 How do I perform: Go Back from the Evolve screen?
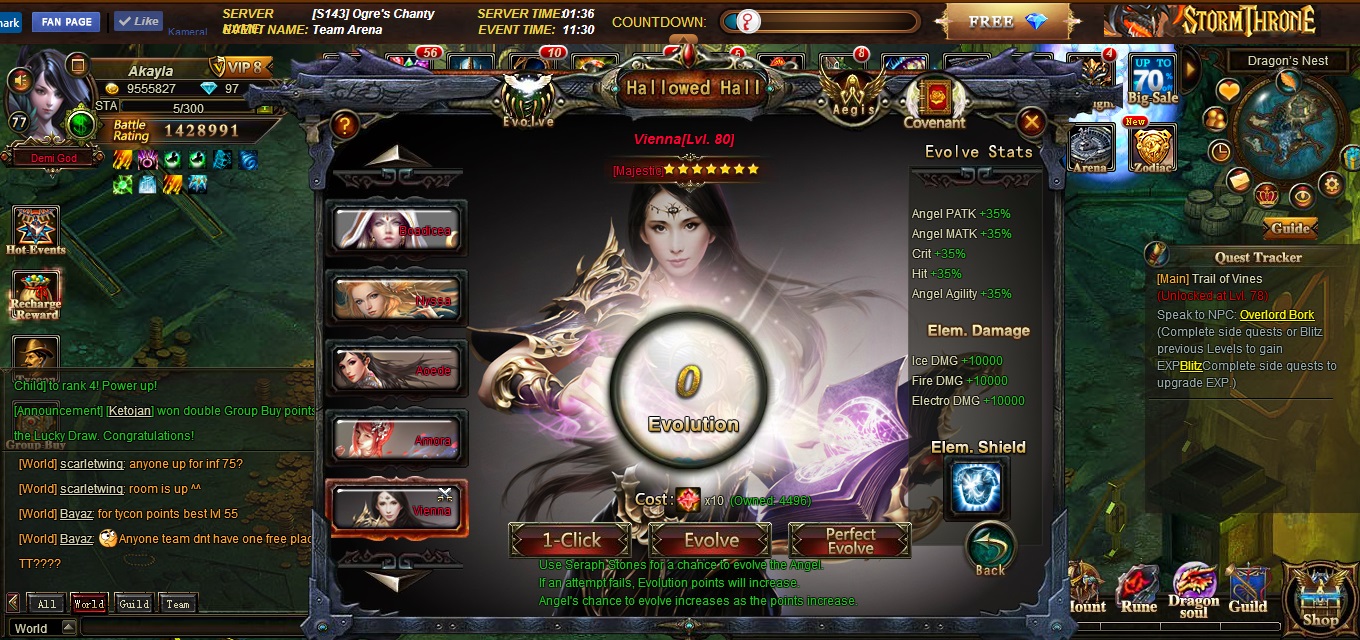click(990, 551)
